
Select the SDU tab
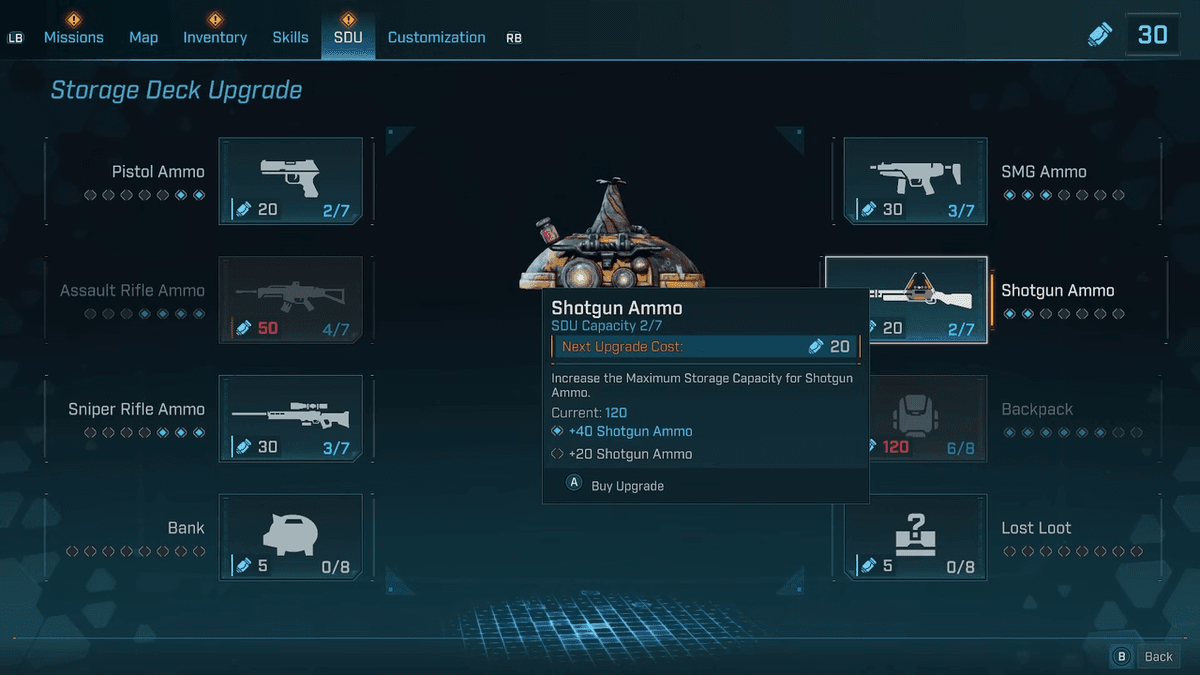point(348,37)
